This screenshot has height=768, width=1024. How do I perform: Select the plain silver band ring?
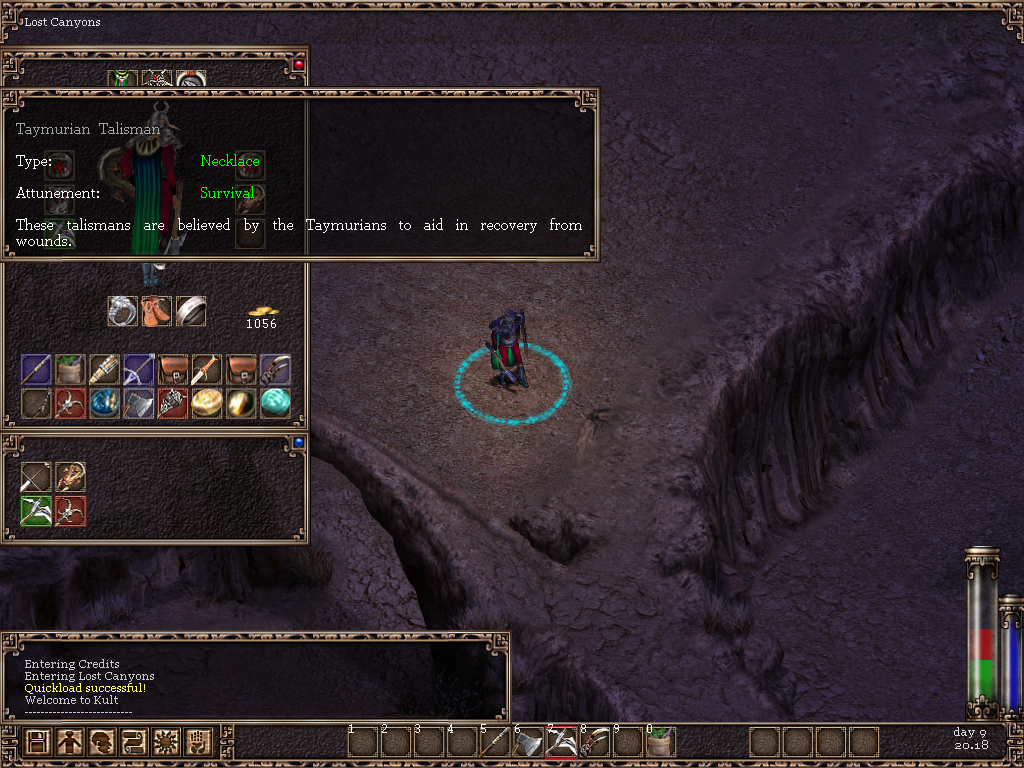tap(190, 311)
